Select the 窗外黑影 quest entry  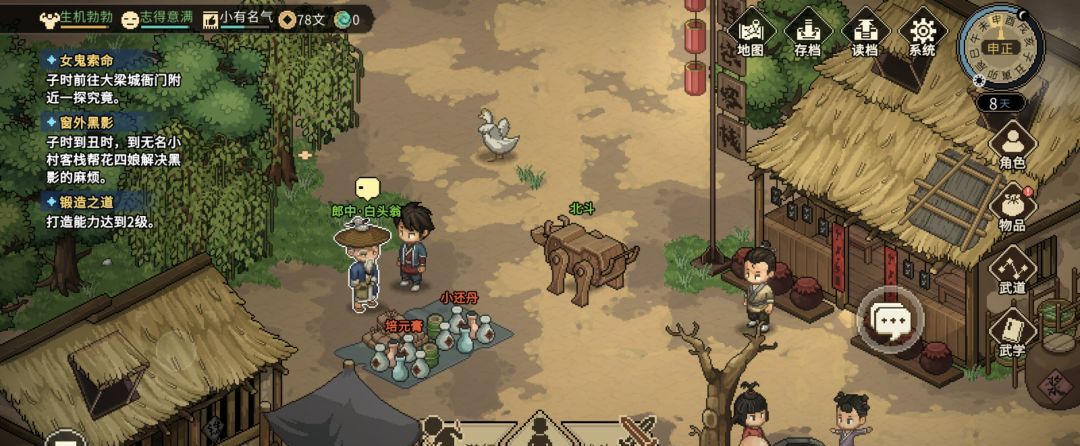(87, 122)
